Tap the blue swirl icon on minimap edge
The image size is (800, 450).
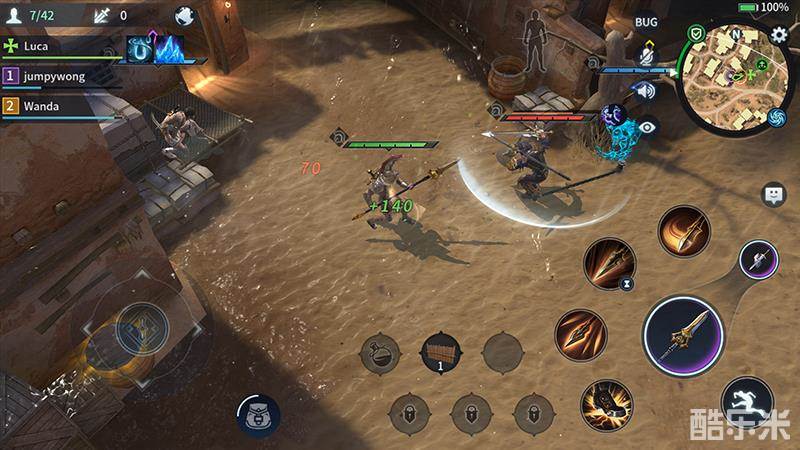click(777, 118)
